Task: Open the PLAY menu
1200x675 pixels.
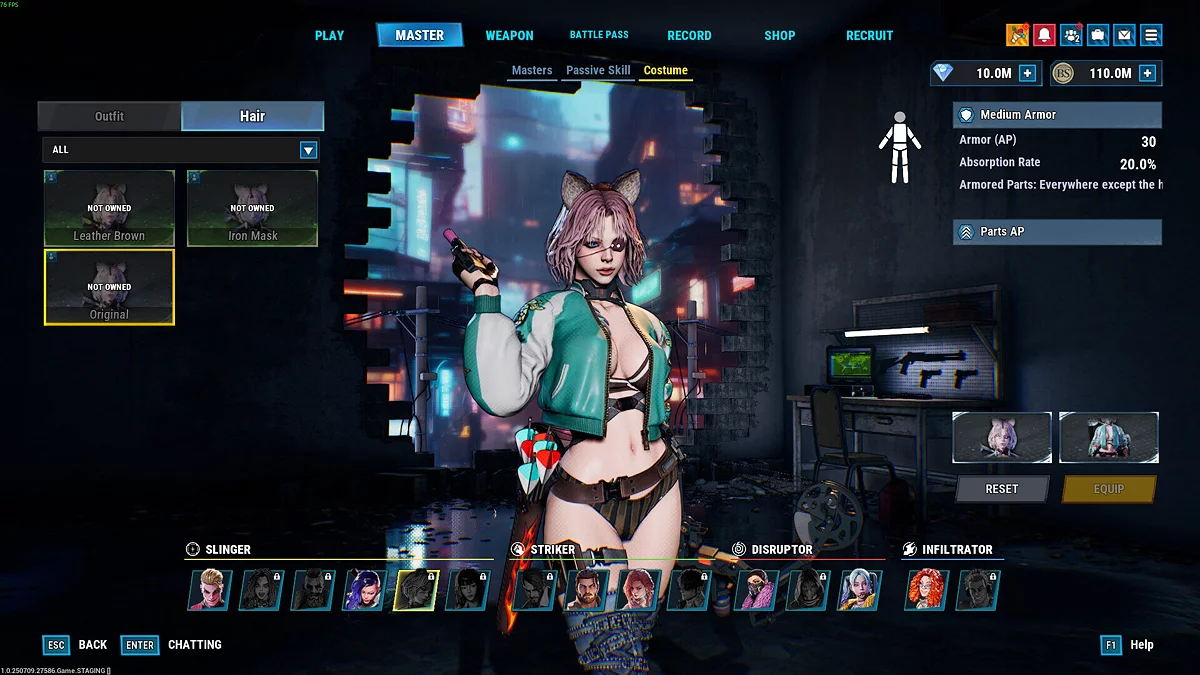Action: (329, 35)
